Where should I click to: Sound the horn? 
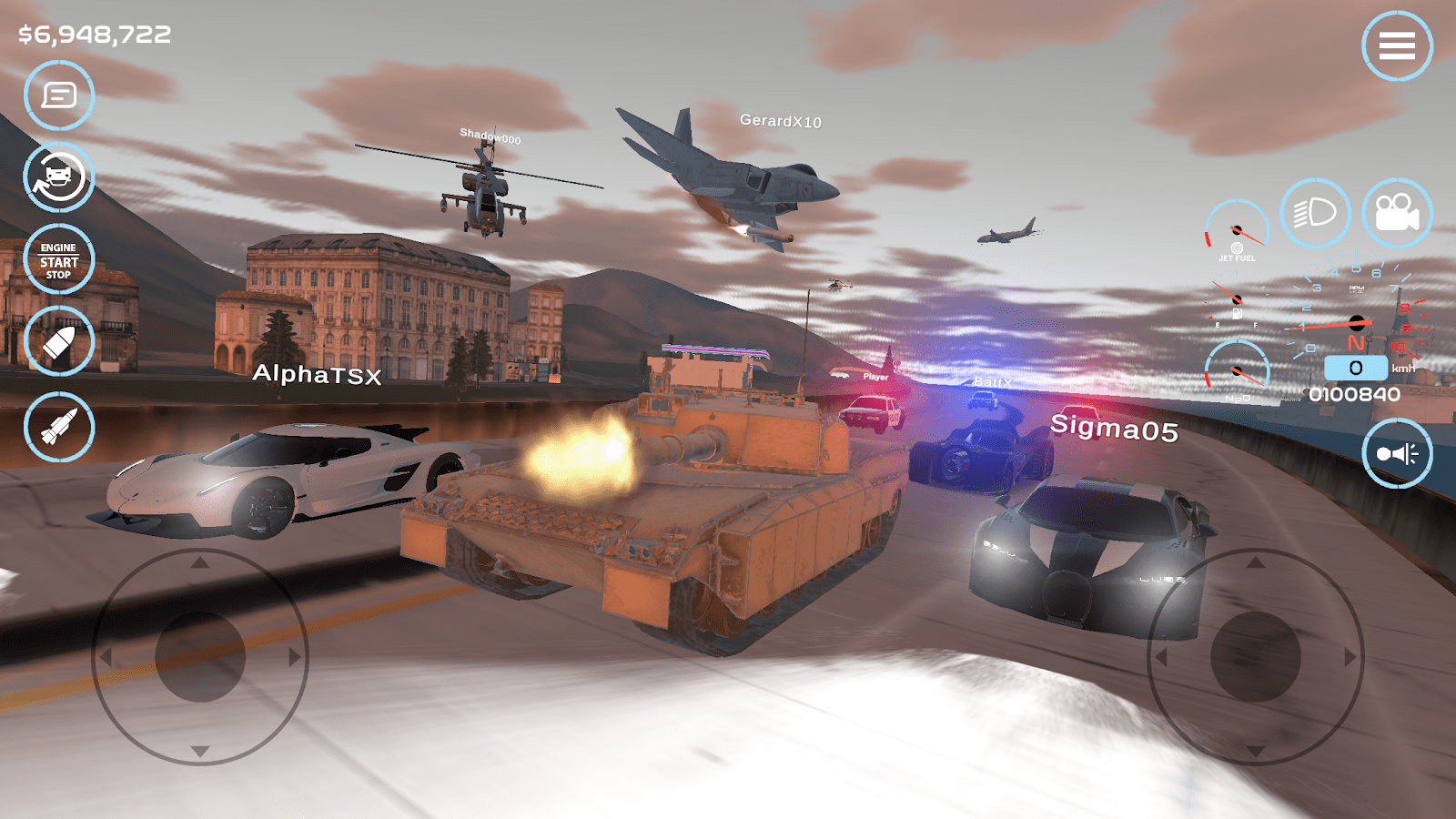[x=1399, y=452]
